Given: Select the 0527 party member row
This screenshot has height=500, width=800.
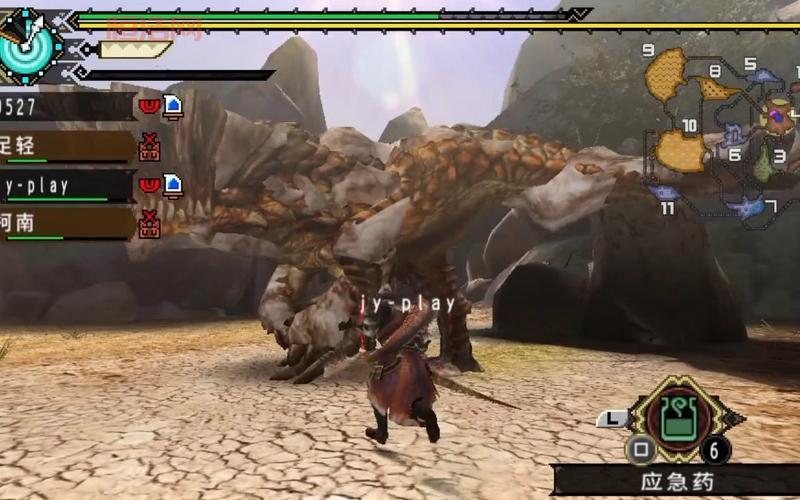Looking at the screenshot, I should pyautogui.click(x=66, y=106).
